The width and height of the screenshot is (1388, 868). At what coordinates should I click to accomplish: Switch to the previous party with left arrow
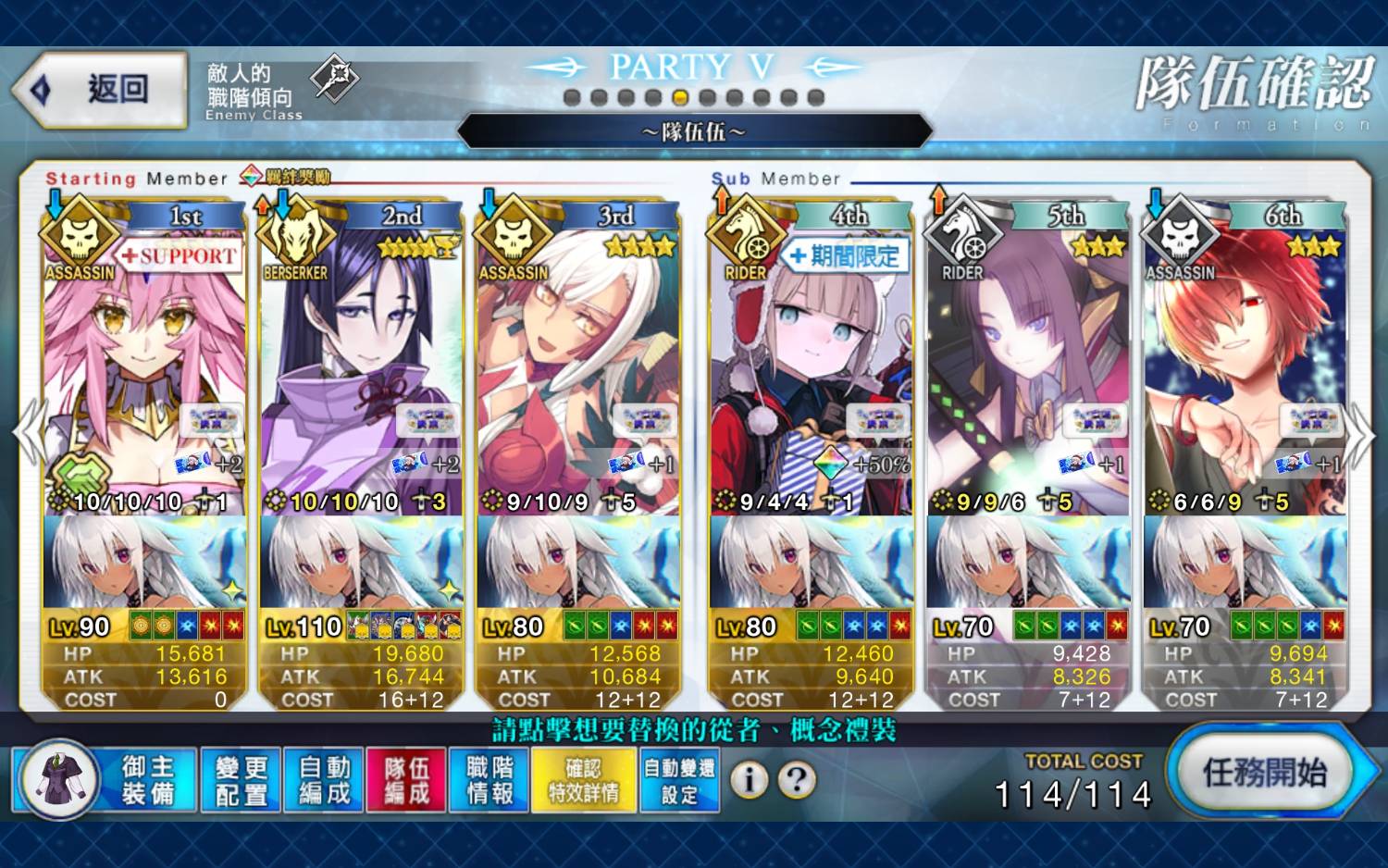click(28, 433)
